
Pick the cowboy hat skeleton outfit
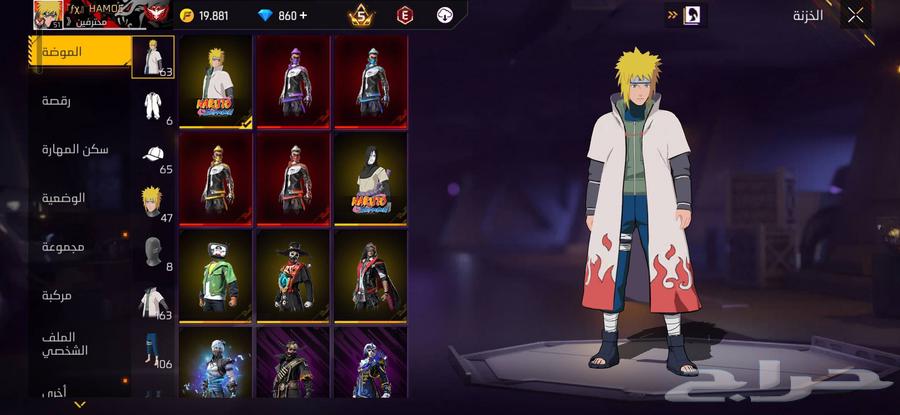293,276
